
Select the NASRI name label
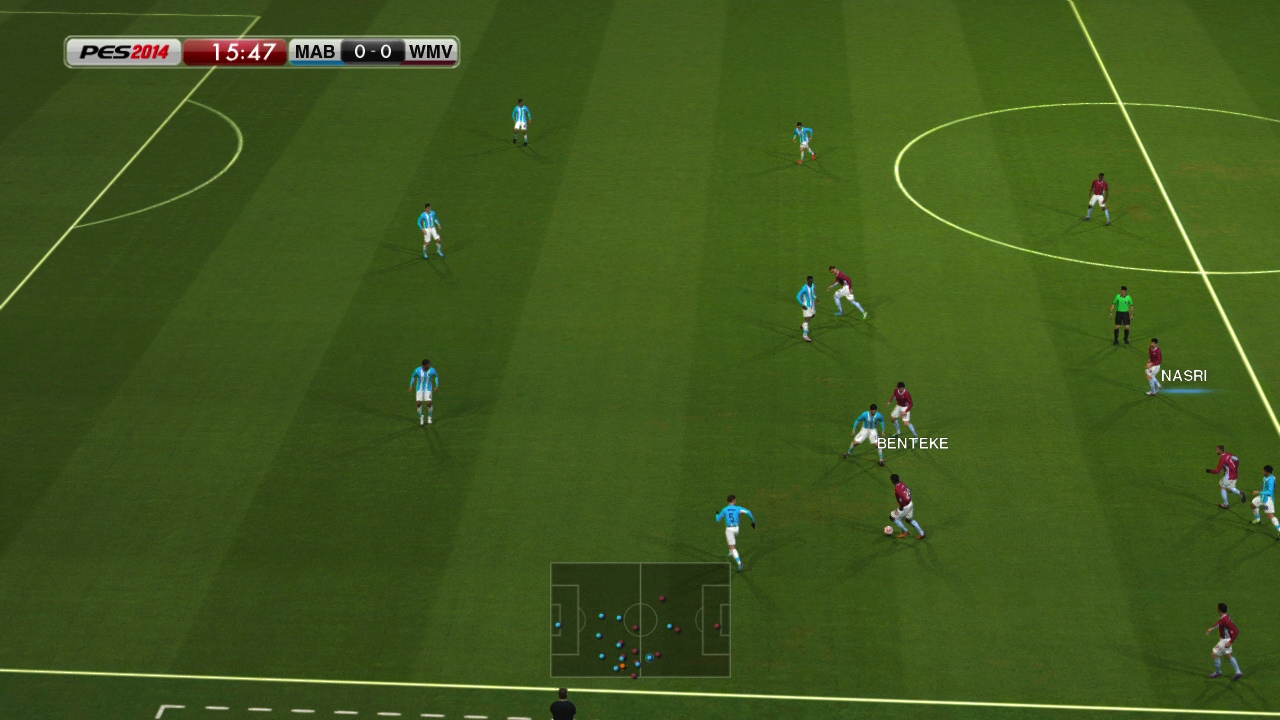[x=1184, y=375]
